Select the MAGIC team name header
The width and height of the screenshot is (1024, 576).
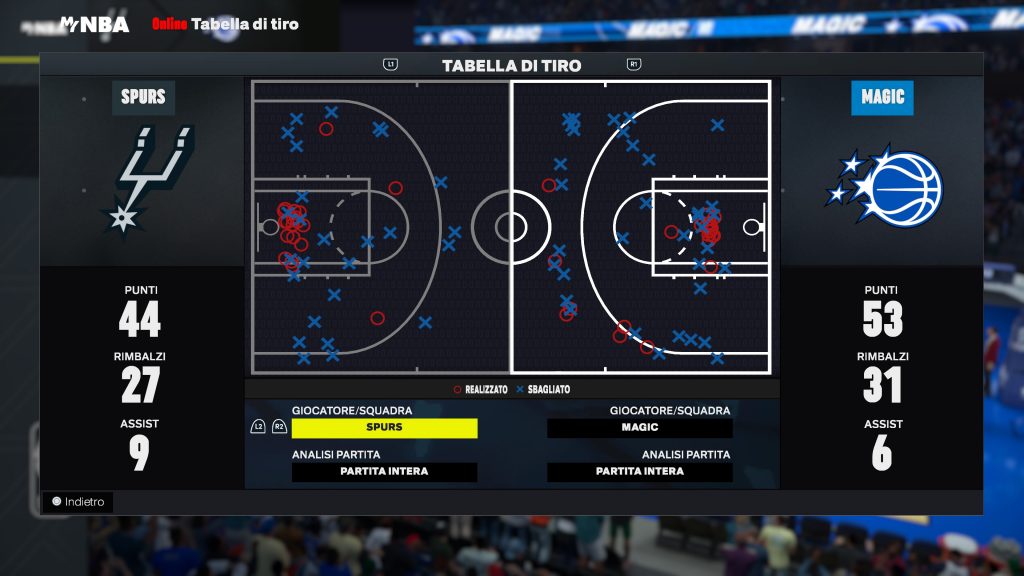(x=882, y=98)
